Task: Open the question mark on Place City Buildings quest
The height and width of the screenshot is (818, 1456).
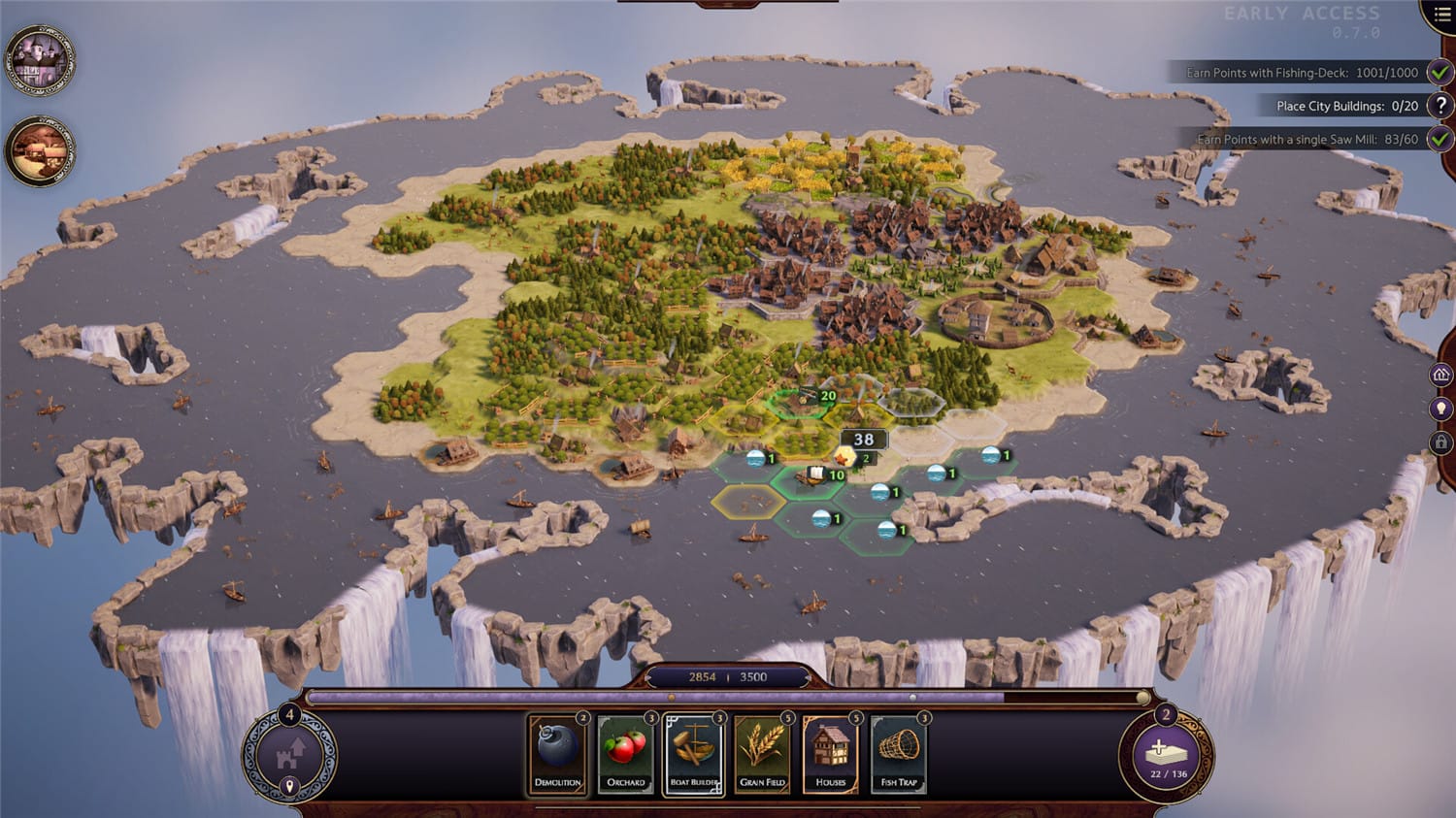Action: coord(1442,106)
